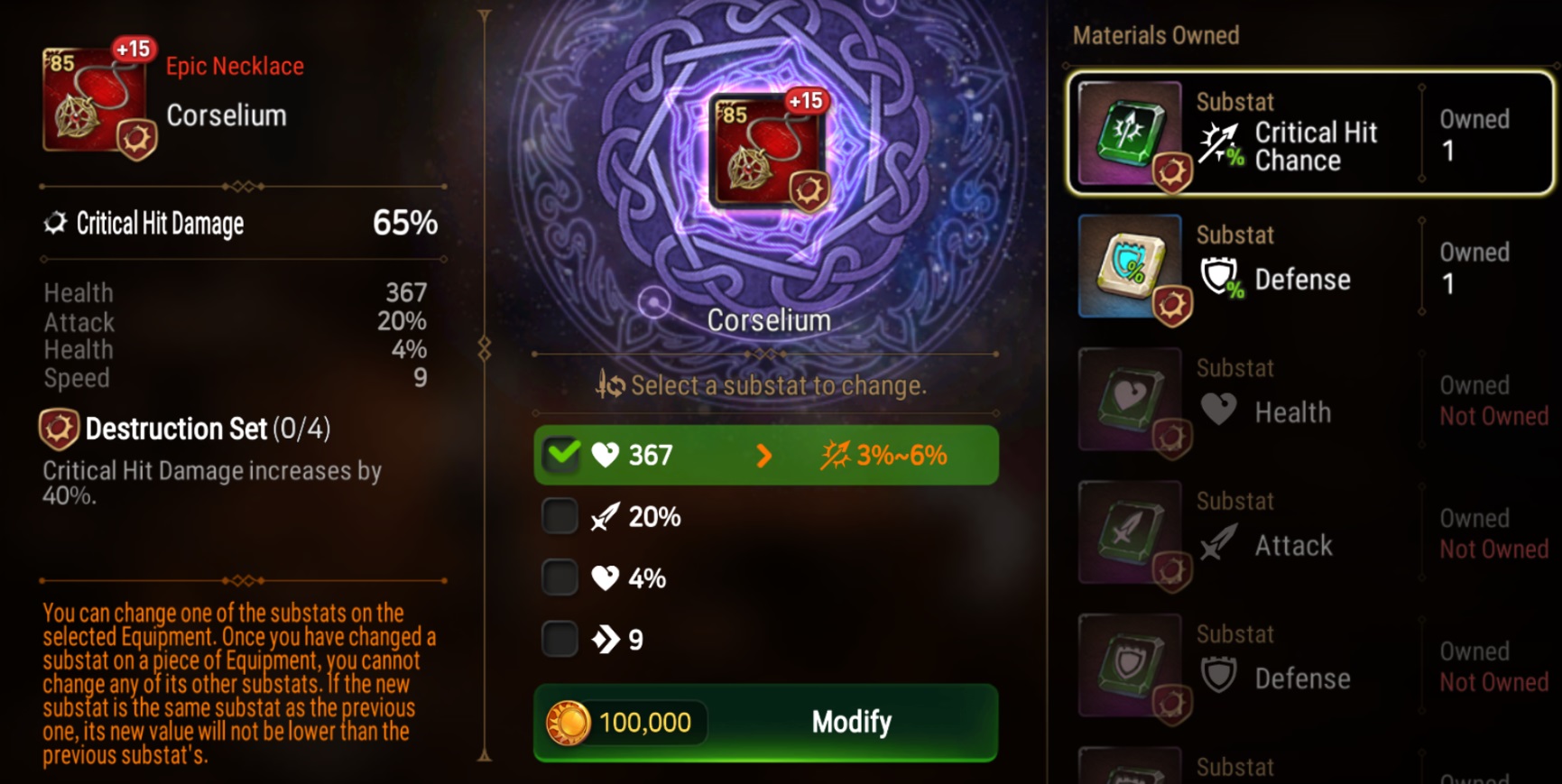
Task: Select the Destruction Set emblem icon
Action: tap(58, 429)
